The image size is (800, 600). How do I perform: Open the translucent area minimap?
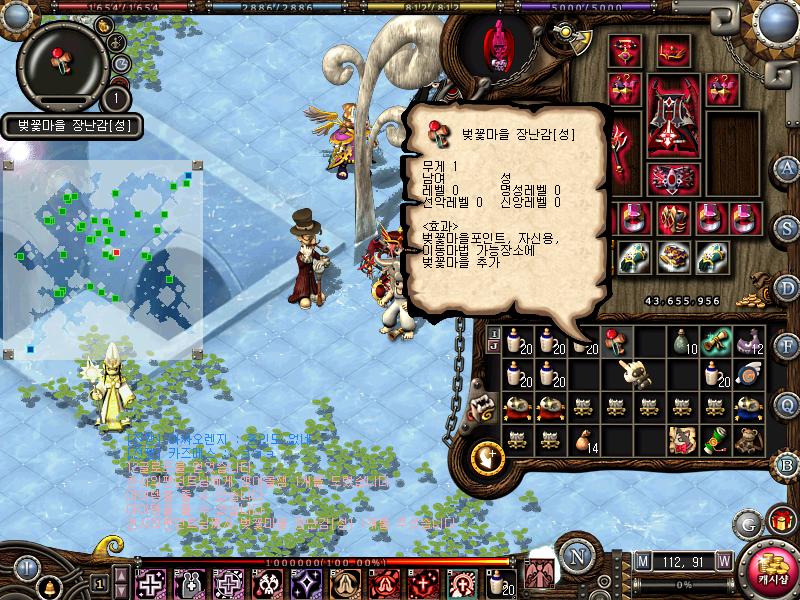pyautogui.click(x=102, y=260)
